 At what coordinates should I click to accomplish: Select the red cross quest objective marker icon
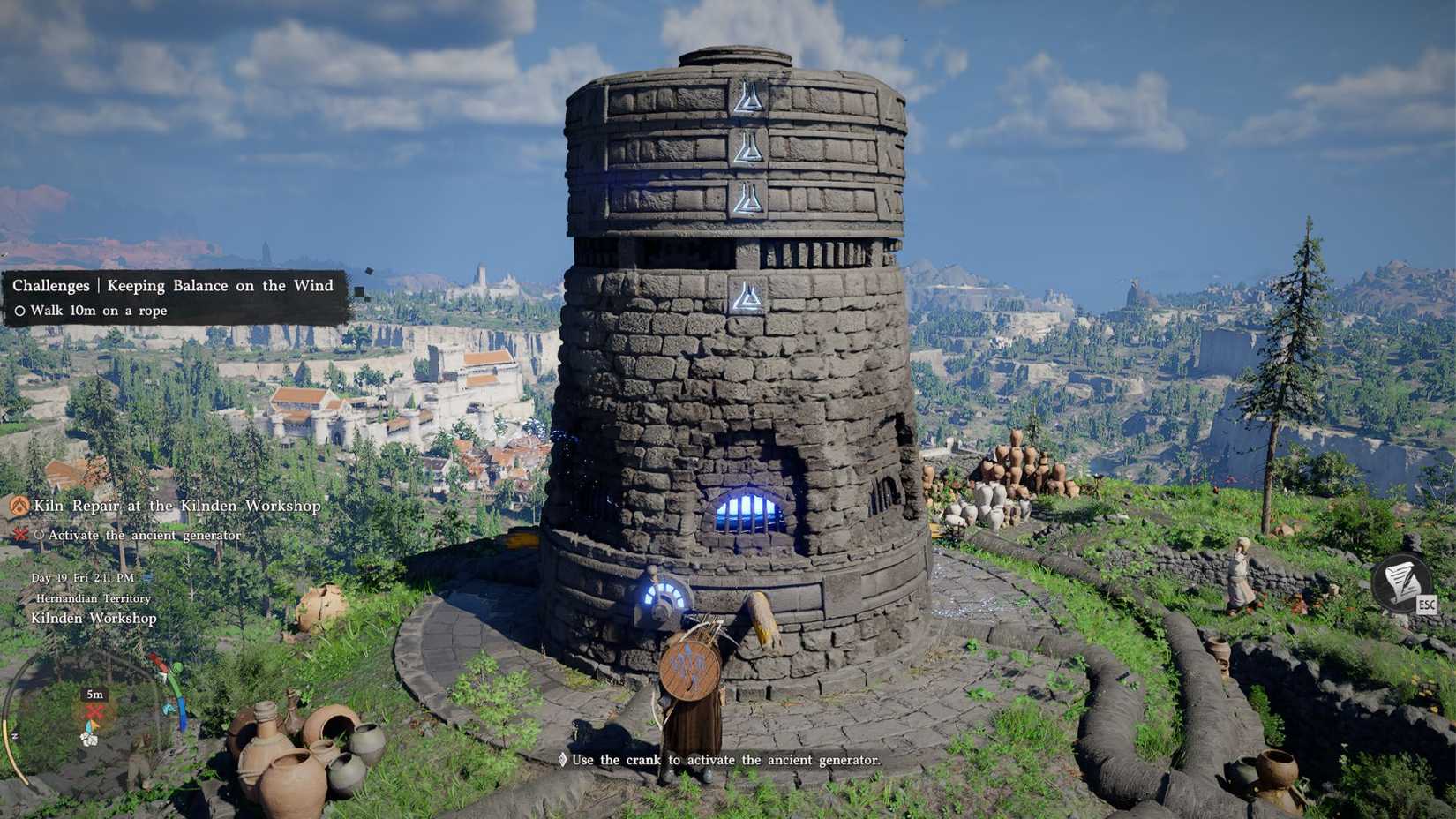[20, 534]
